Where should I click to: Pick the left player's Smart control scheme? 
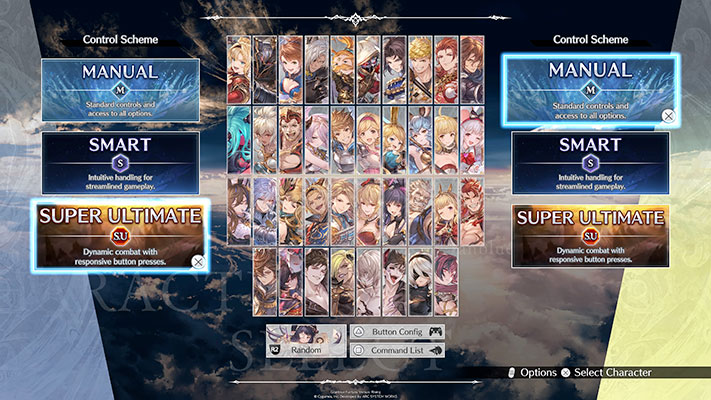pyautogui.click(x=120, y=160)
